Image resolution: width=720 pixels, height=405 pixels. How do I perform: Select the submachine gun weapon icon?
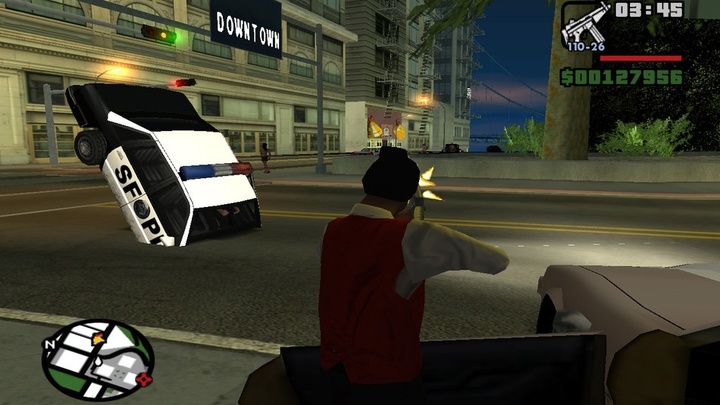[585, 23]
